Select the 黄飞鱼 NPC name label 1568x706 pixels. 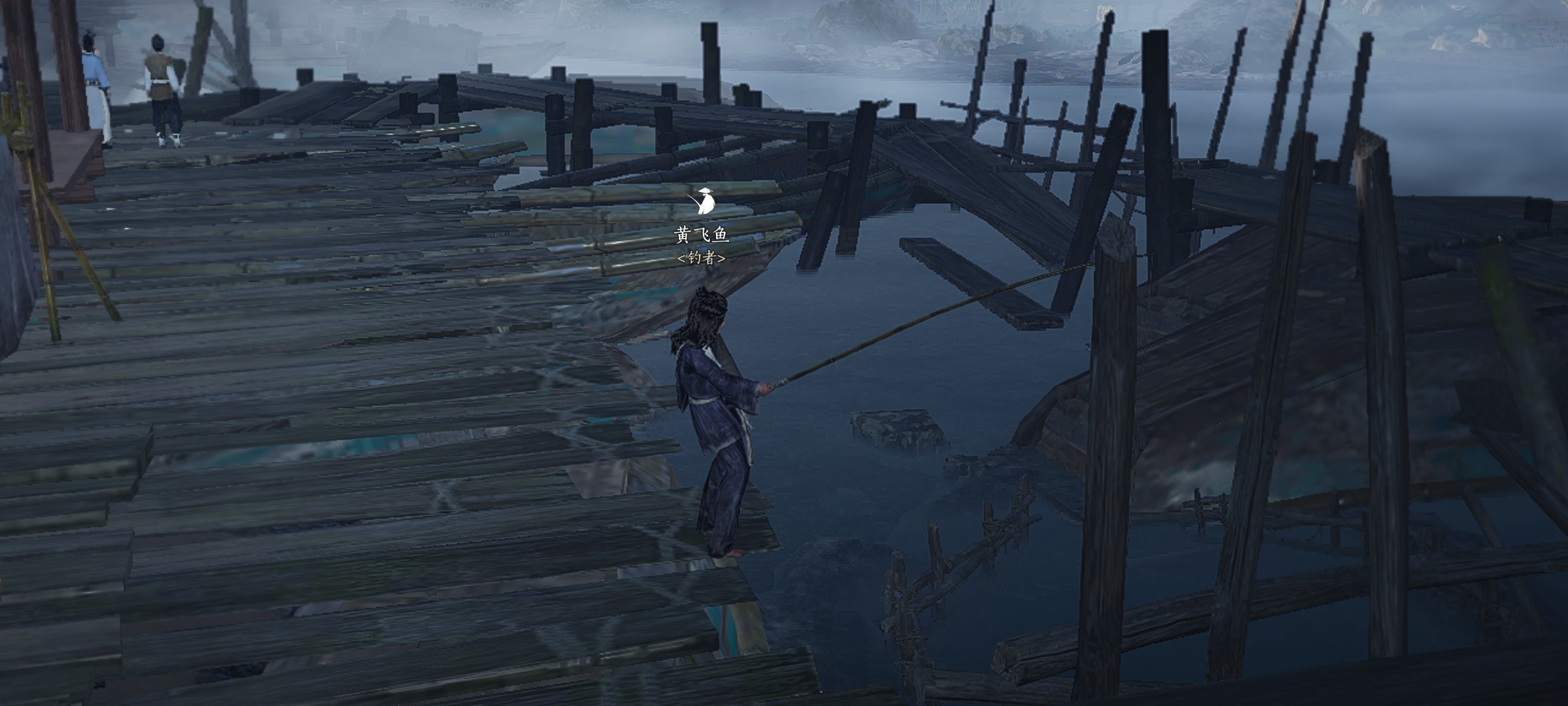(702, 235)
